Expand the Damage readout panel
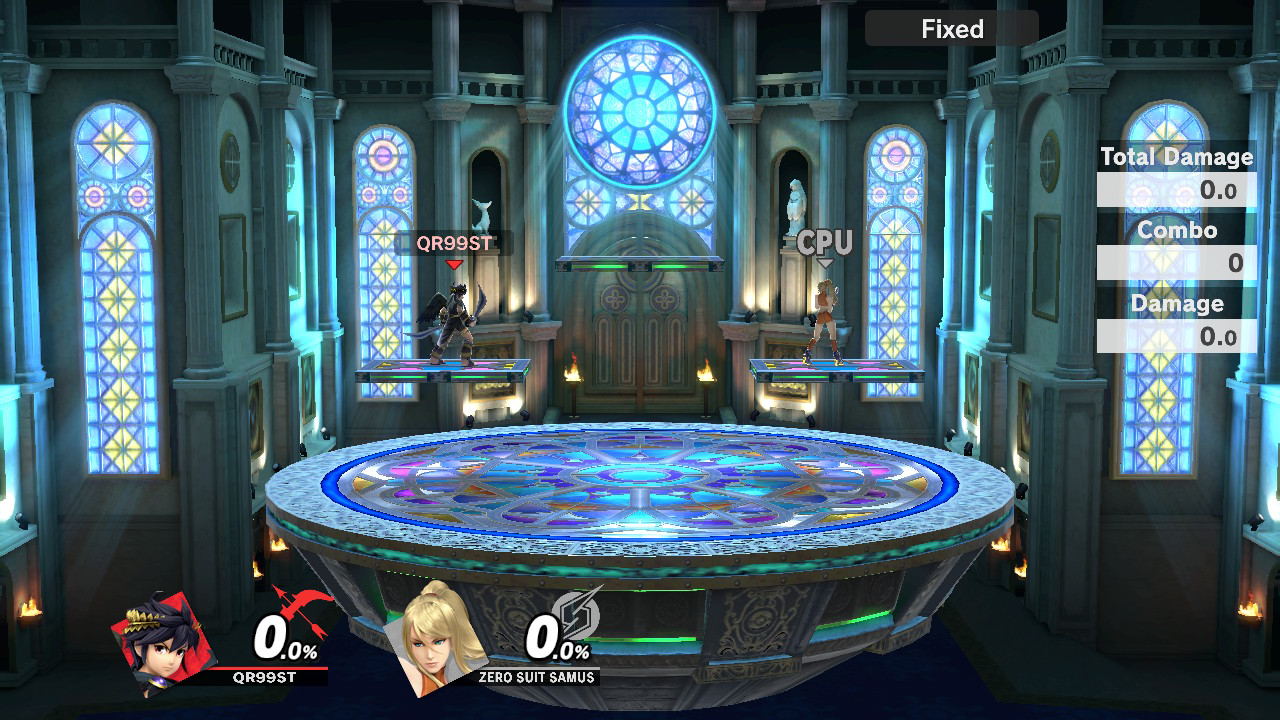The height and width of the screenshot is (720, 1280). click(1177, 303)
